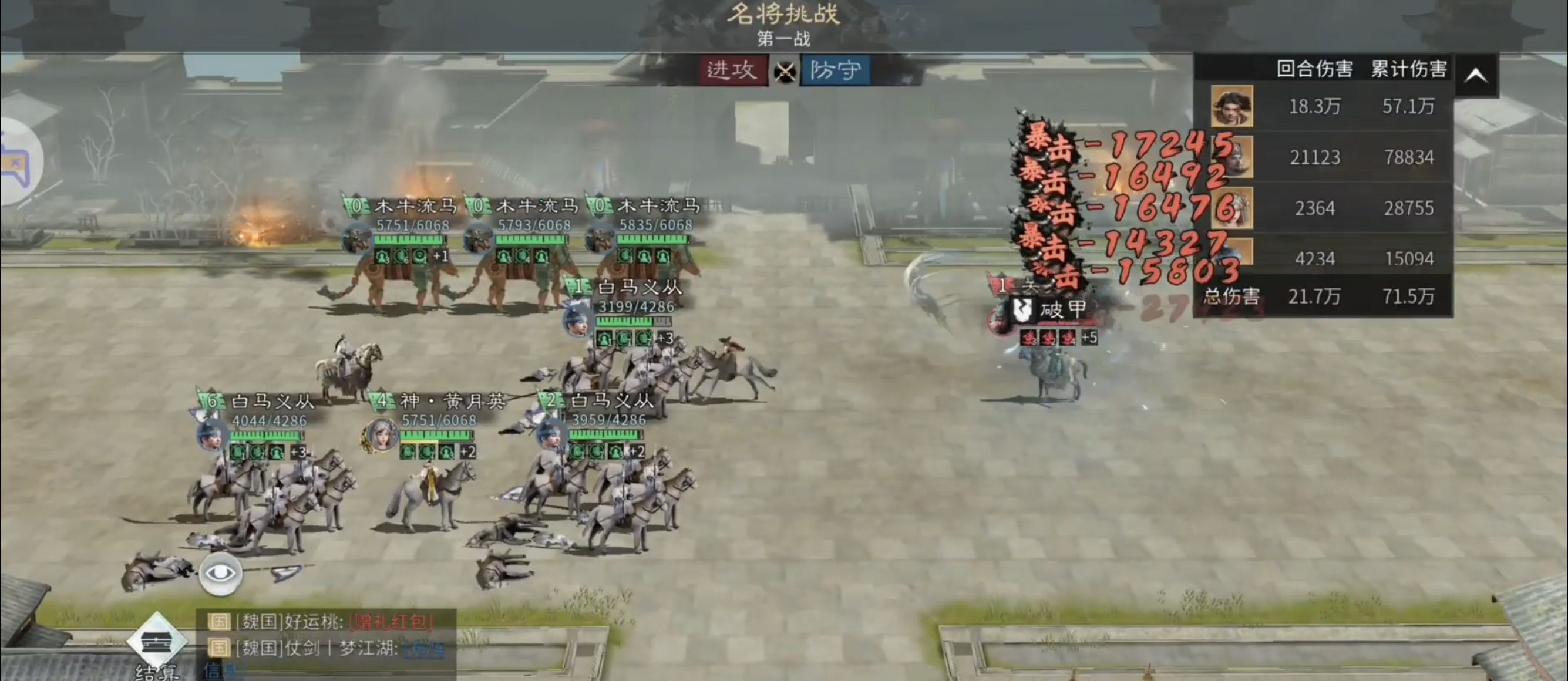Select the top hero portrait with 57.1万 damage

(x=1231, y=106)
